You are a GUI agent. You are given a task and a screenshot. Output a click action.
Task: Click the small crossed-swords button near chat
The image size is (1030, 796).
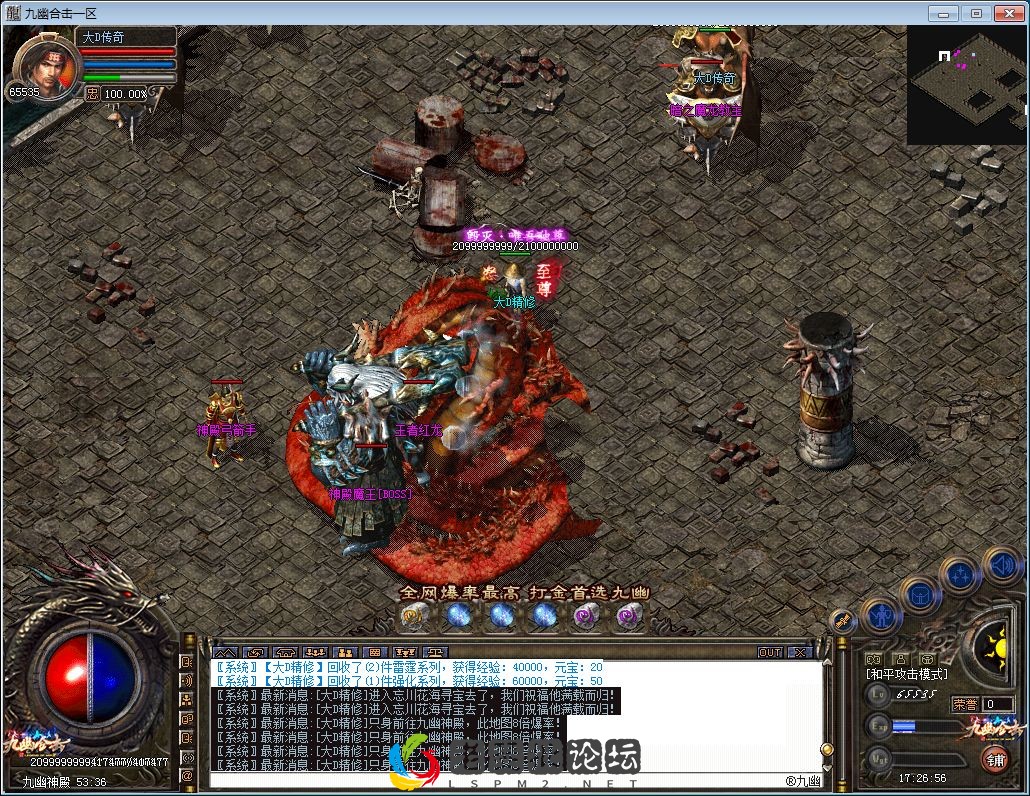(x=843, y=621)
